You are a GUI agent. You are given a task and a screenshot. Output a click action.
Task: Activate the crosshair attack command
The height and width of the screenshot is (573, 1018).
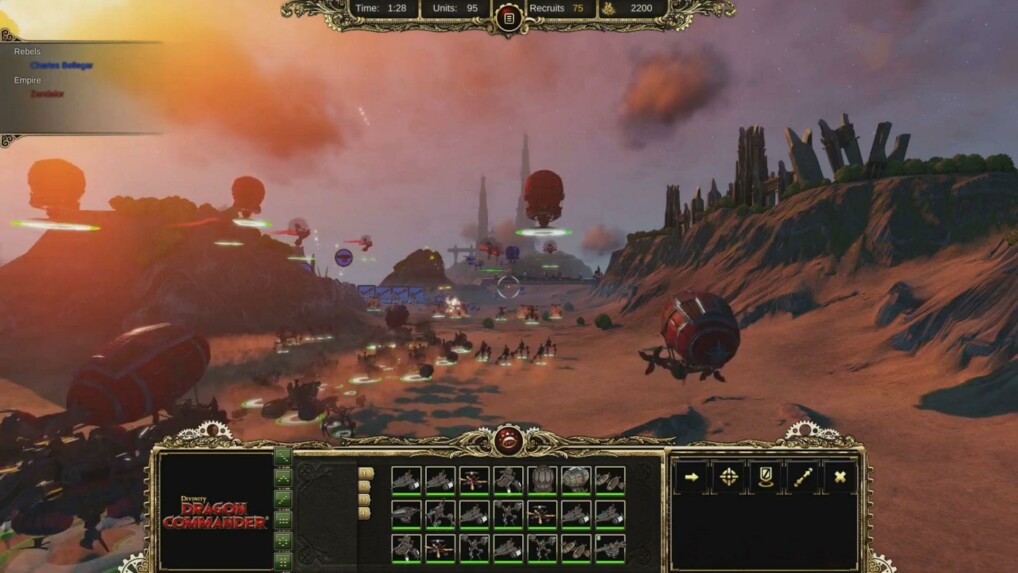(728, 477)
